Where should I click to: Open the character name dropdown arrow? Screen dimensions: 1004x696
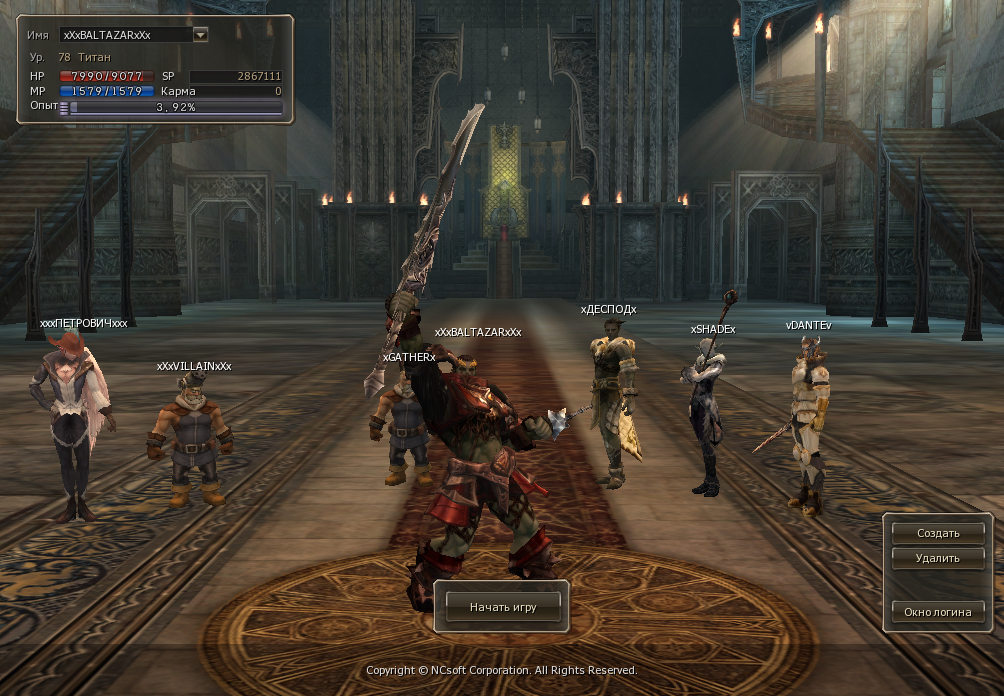click(200, 34)
